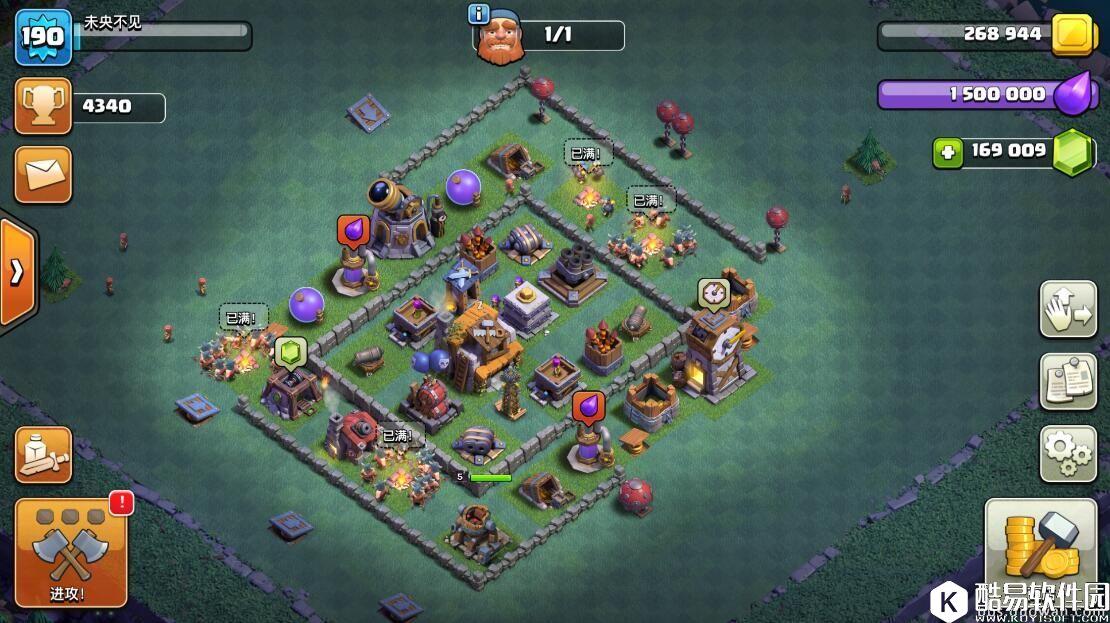Open the layout editor hand button
Viewport: 1110px width, 623px height.
1068,310
